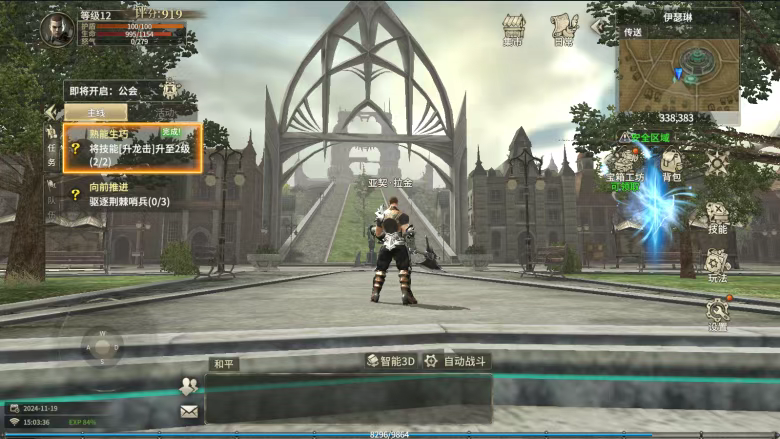Open the player character portrait
This screenshot has width=780, height=439.
[x=56, y=29]
